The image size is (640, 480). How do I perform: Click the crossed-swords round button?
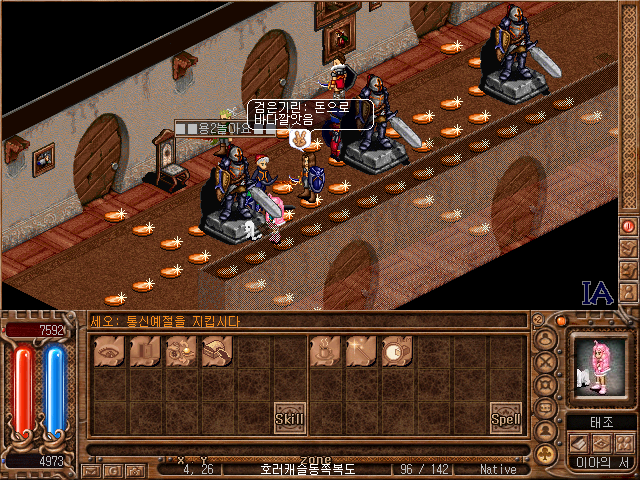(546, 363)
